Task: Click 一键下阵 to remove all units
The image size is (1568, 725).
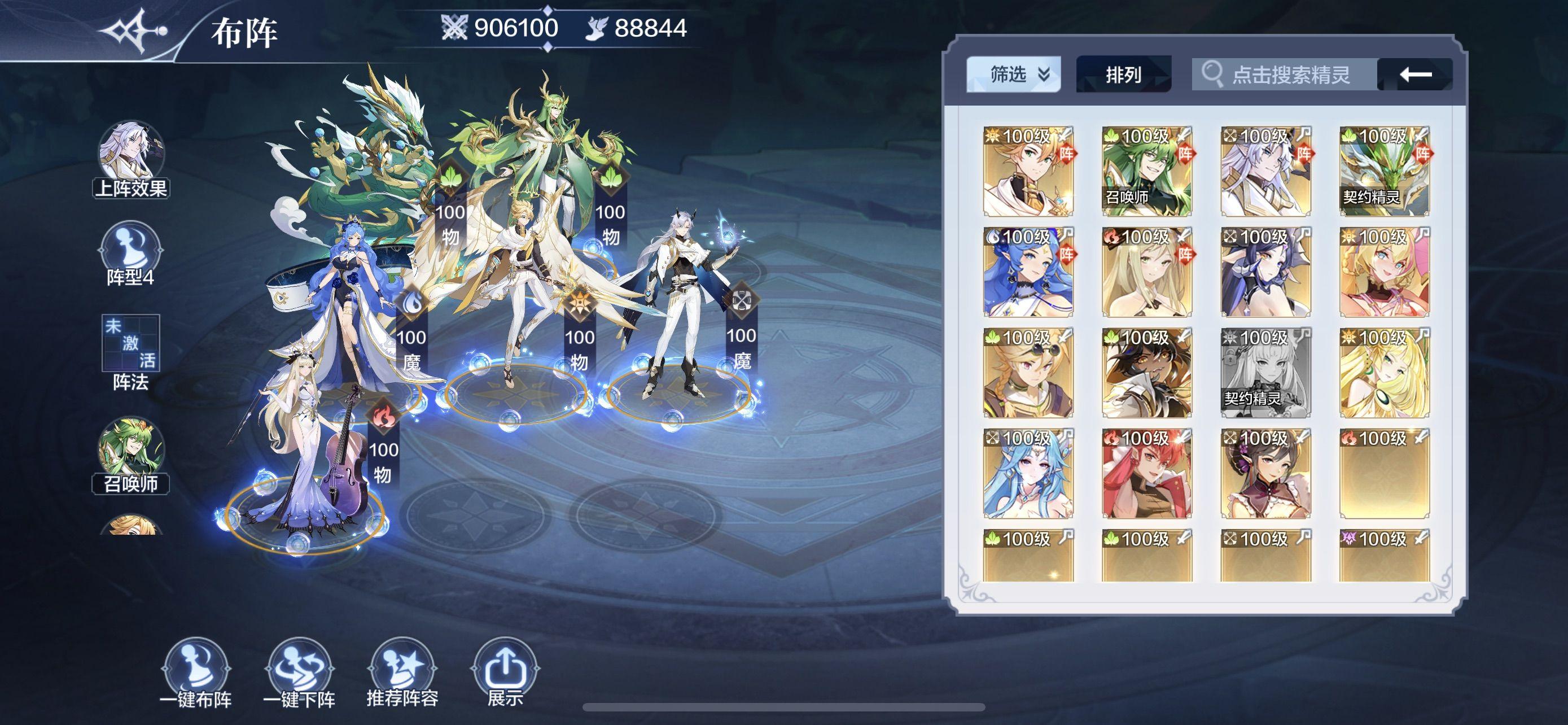Action: click(300, 673)
